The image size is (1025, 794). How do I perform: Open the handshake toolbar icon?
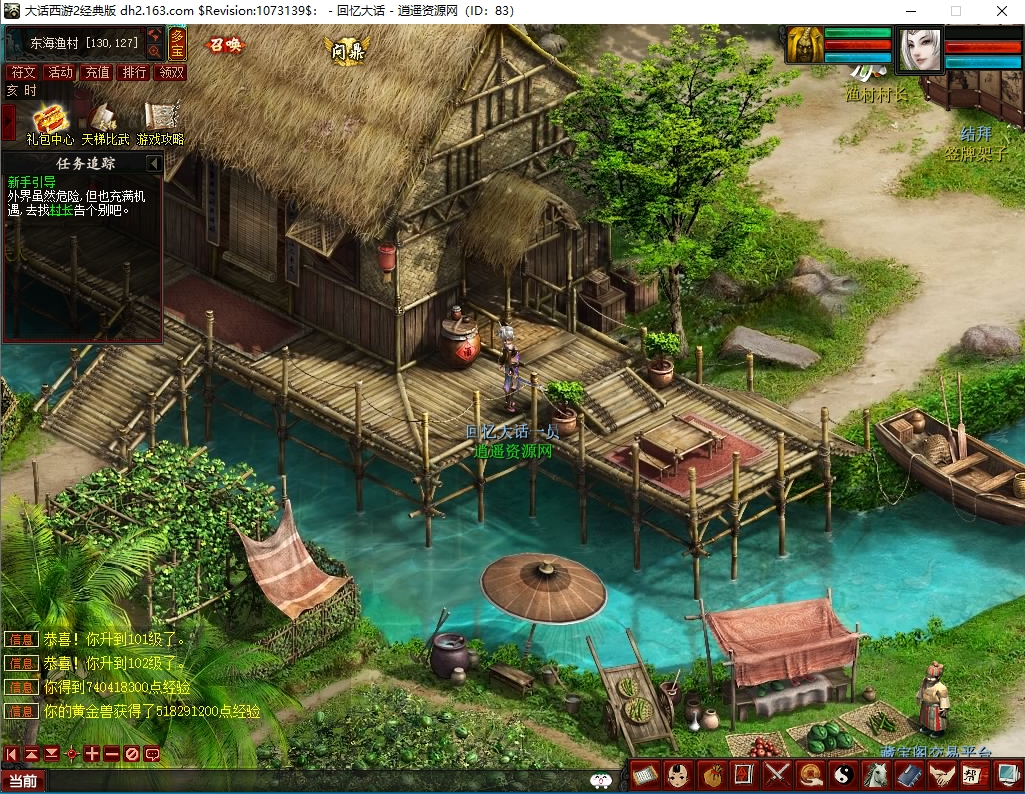pyautogui.click(x=942, y=774)
